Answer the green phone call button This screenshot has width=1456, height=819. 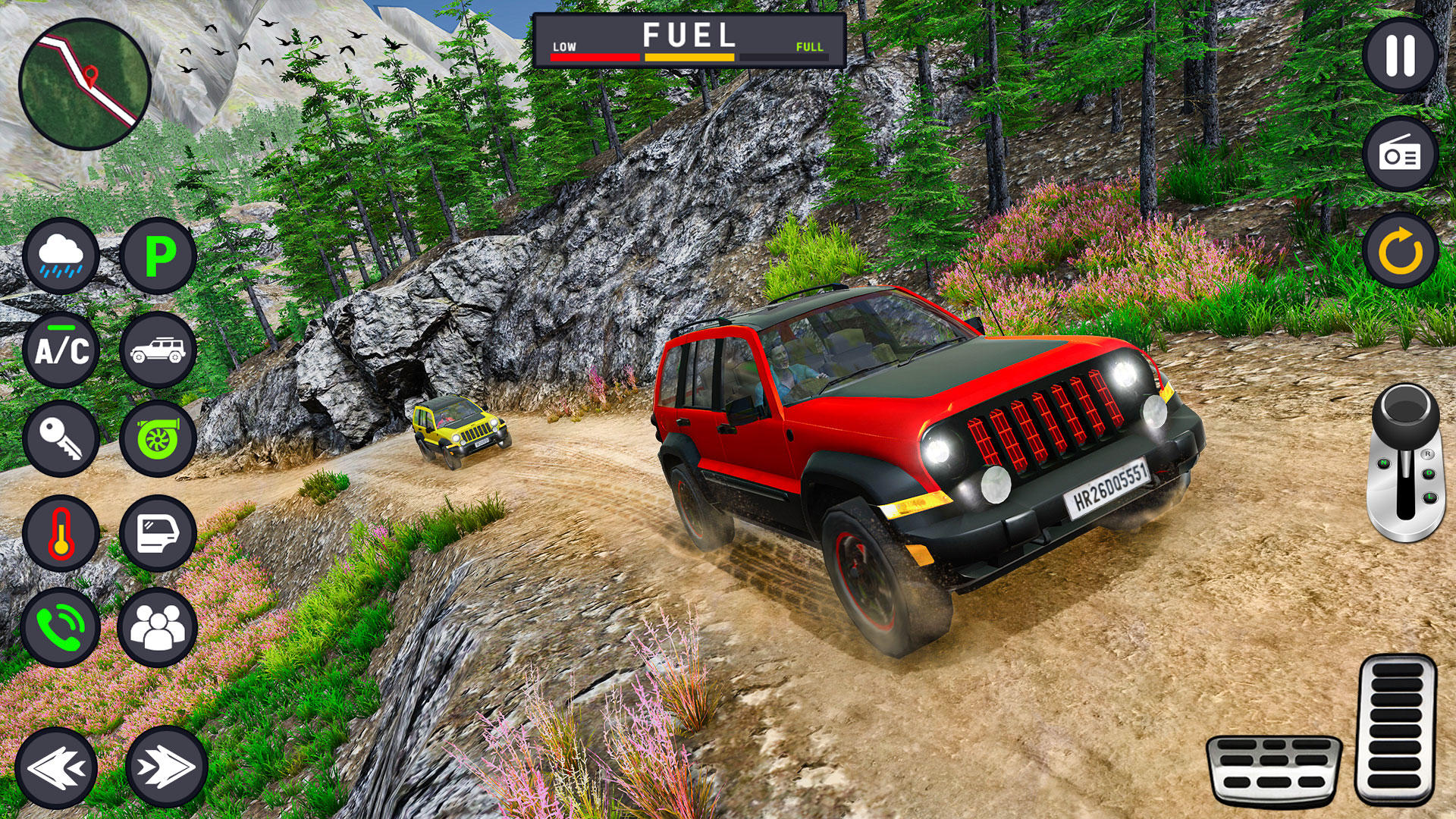tap(61, 627)
